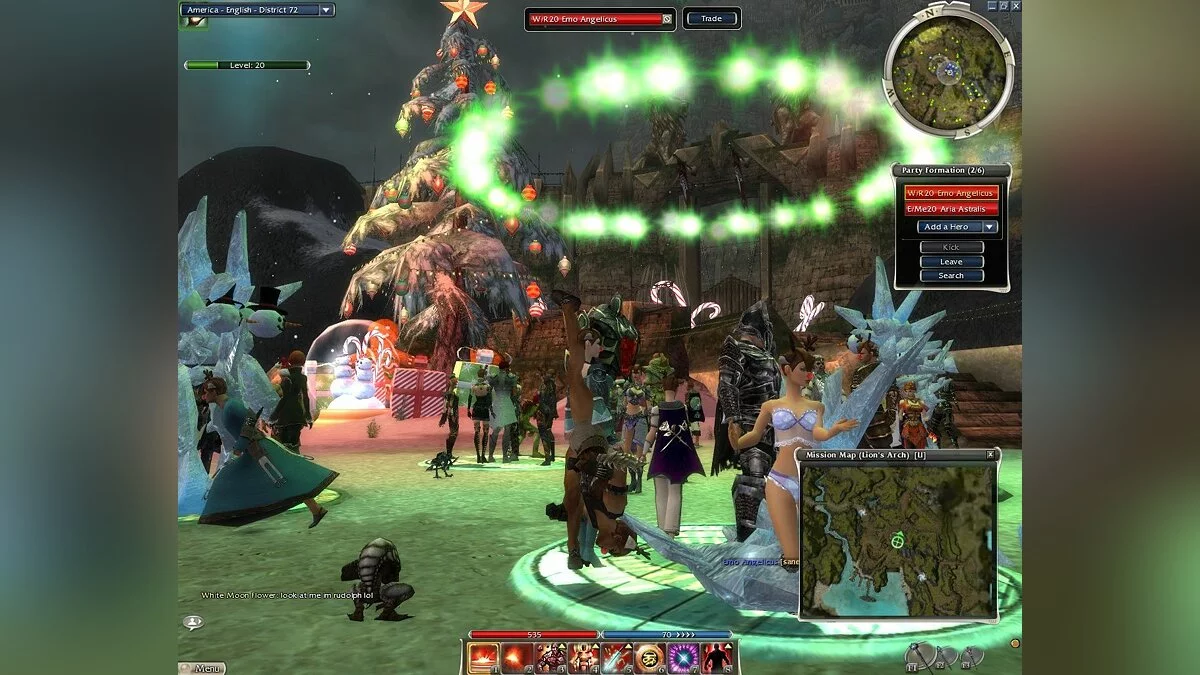Screen dimensions: 1200x675
Task: Leave the party with the Leave button
Action: (x=951, y=261)
